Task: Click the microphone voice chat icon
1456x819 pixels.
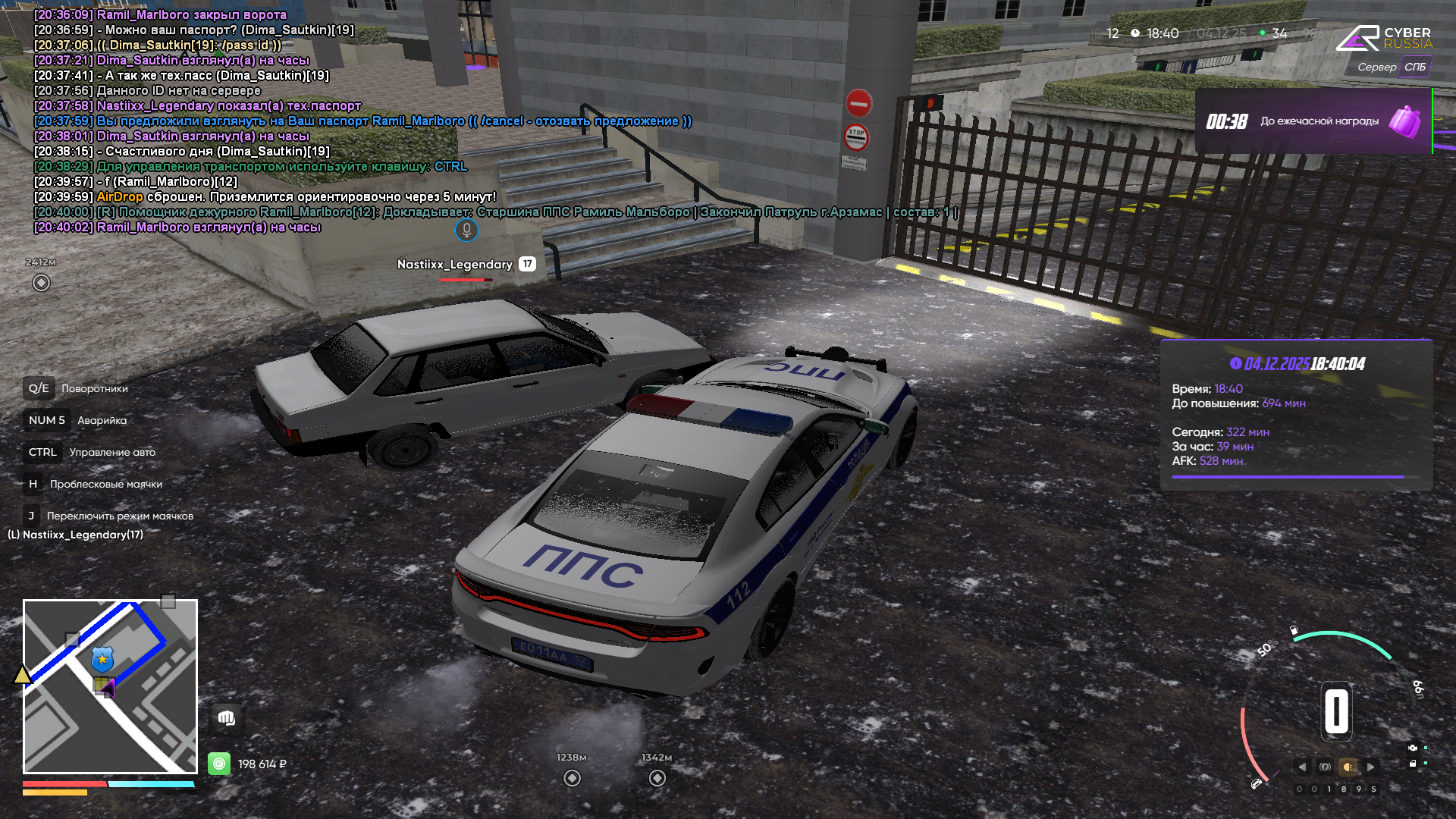Action: click(466, 230)
